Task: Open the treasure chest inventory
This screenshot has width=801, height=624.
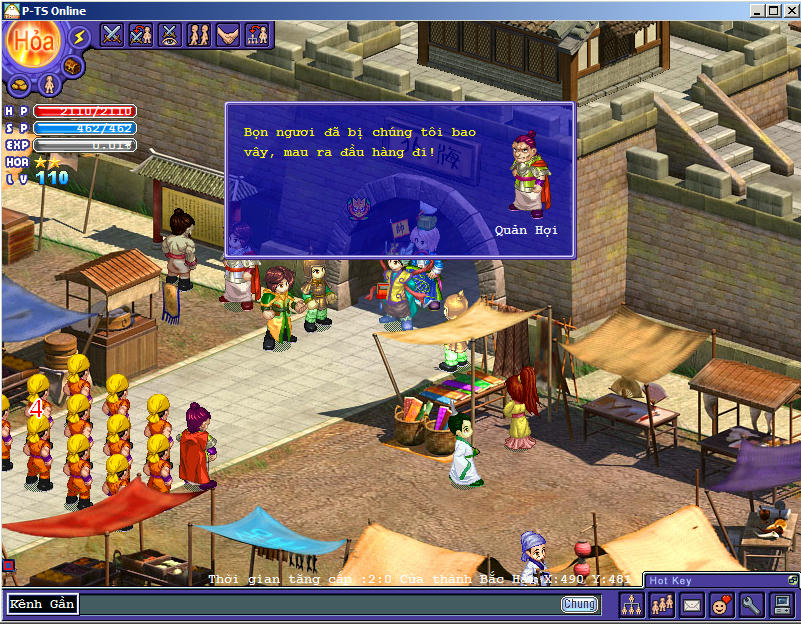Action: coord(71,66)
